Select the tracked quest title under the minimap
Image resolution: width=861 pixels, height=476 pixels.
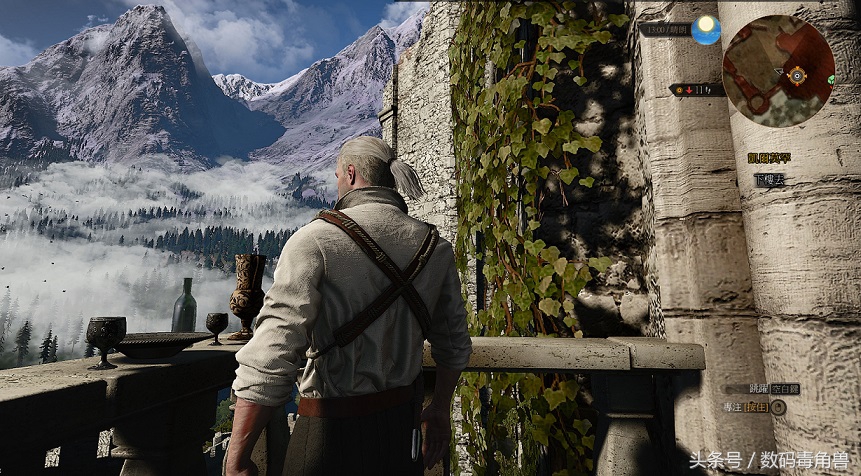coord(768,158)
